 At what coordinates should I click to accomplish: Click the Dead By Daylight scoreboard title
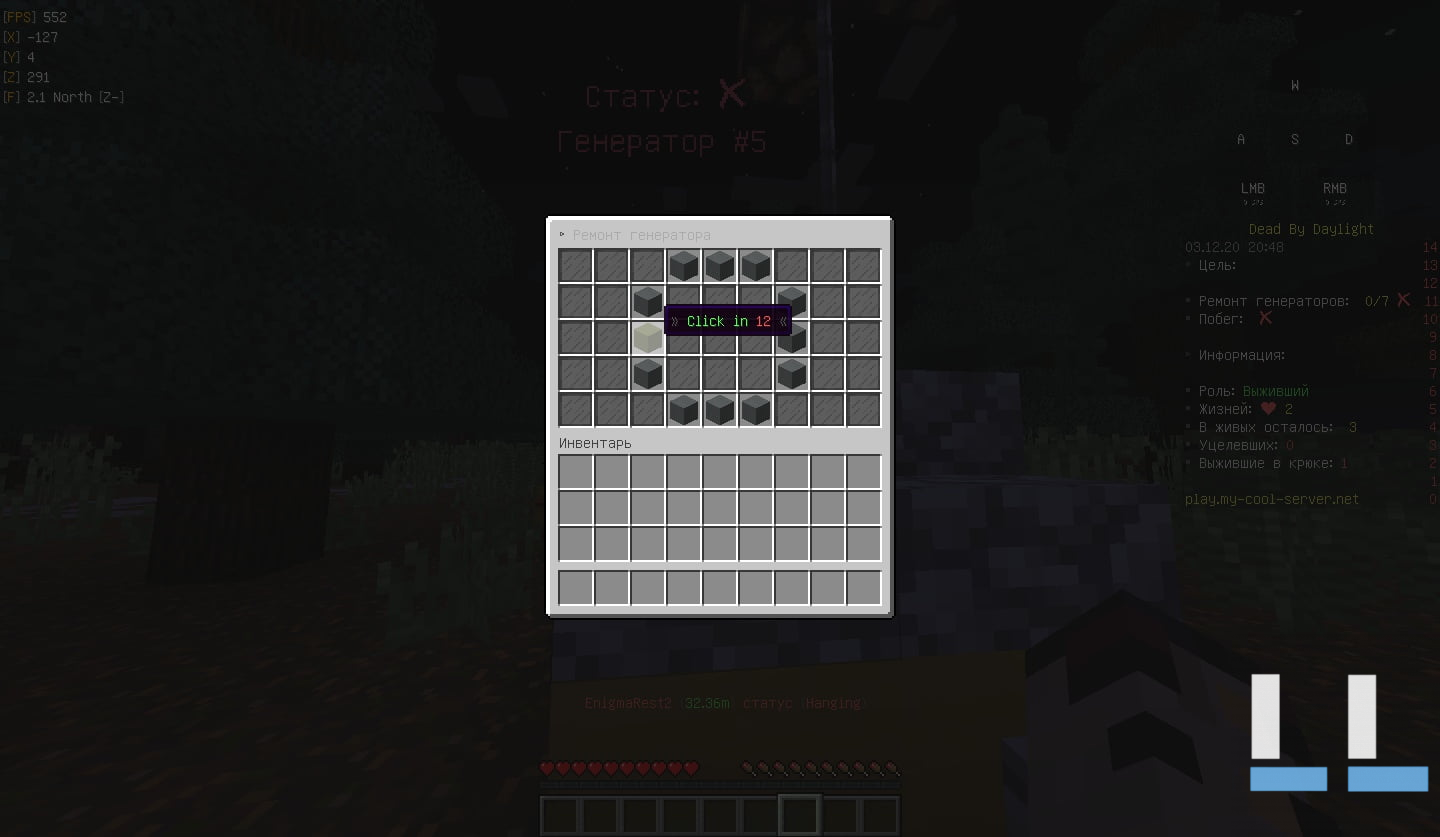coord(1311,228)
